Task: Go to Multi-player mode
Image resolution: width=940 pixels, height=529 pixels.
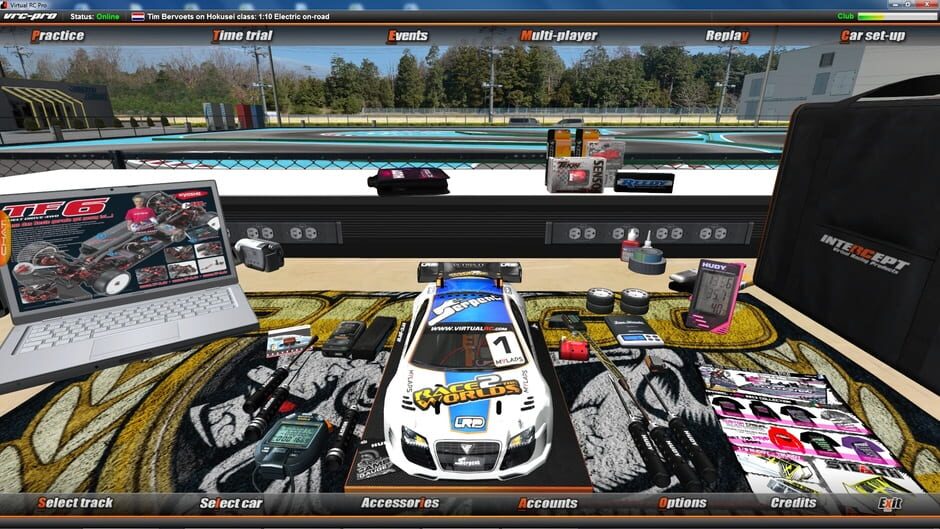Action: 558,36
